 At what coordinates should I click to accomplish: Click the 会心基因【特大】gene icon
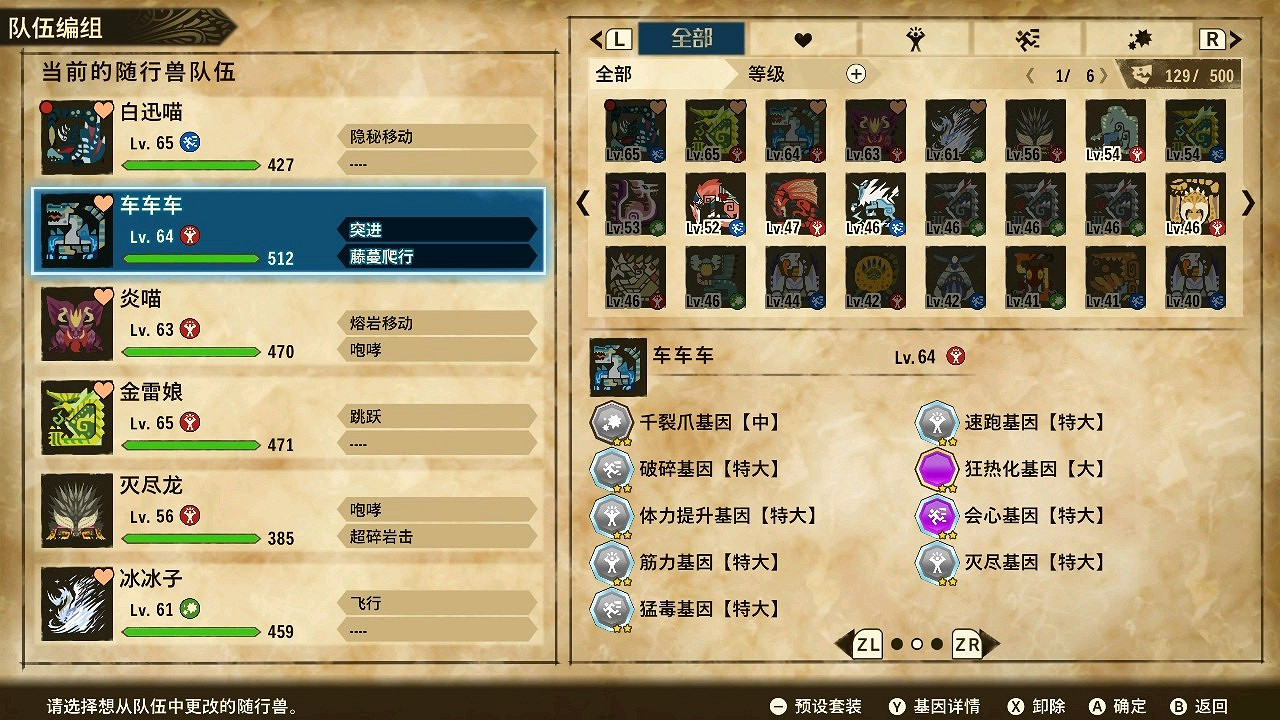[938, 516]
